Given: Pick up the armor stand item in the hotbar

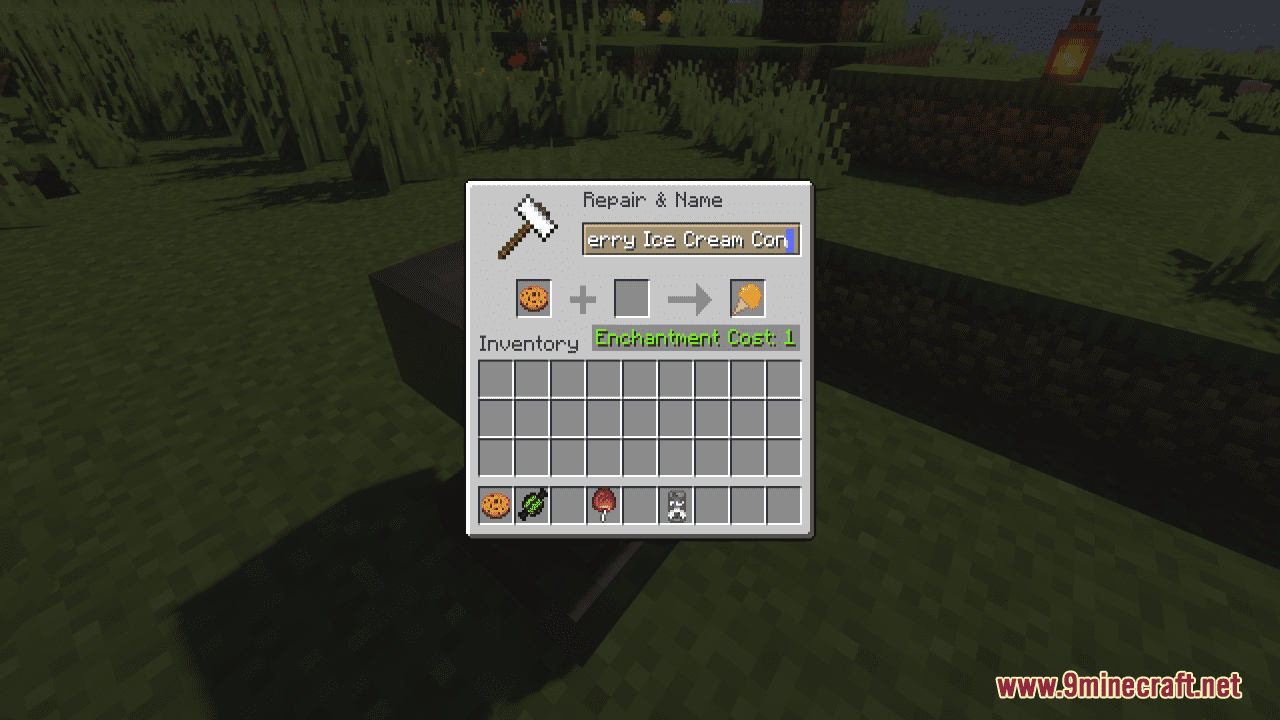Looking at the screenshot, I should coord(675,504).
